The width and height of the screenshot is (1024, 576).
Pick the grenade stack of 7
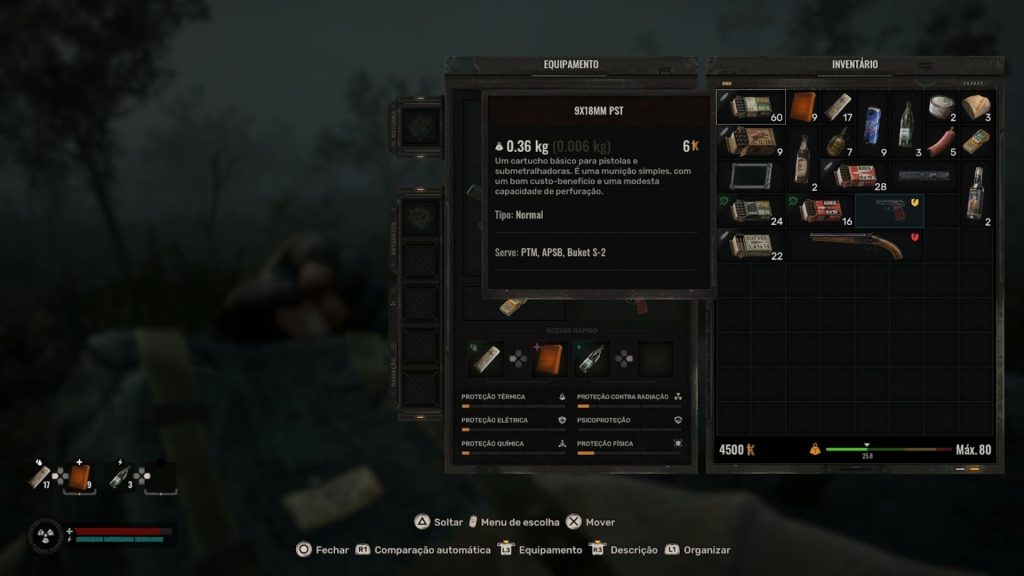[x=838, y=142]
